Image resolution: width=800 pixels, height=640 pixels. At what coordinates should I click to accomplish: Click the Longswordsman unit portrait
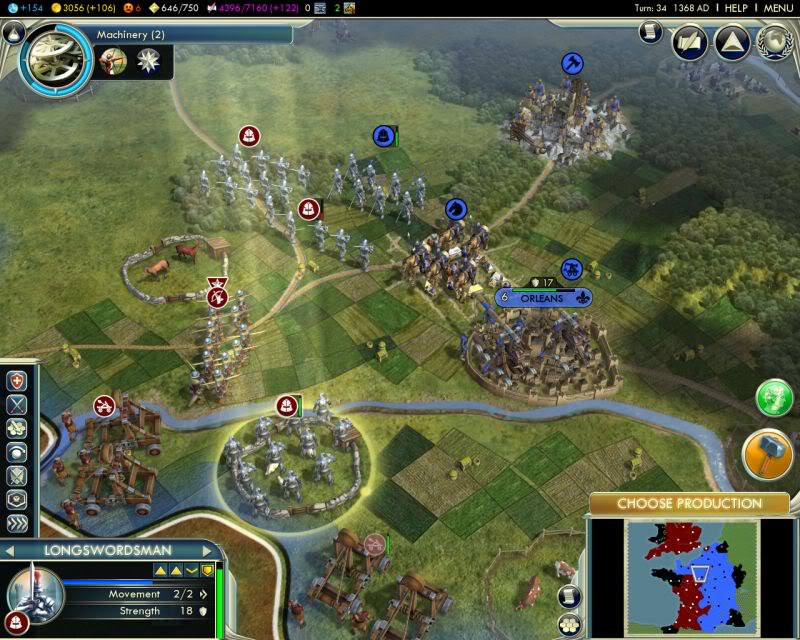(x=35, y=593)
